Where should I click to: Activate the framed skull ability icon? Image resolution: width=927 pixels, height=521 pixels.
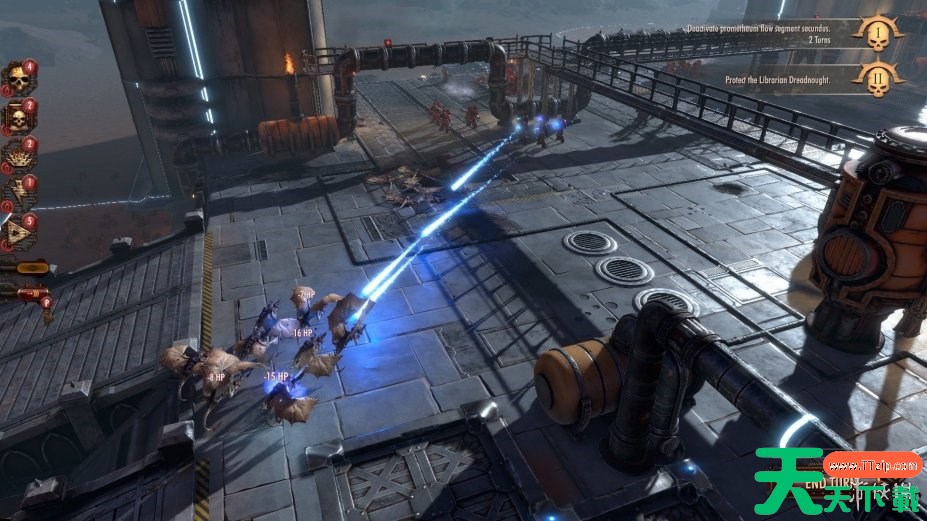[x=17, y=118]
